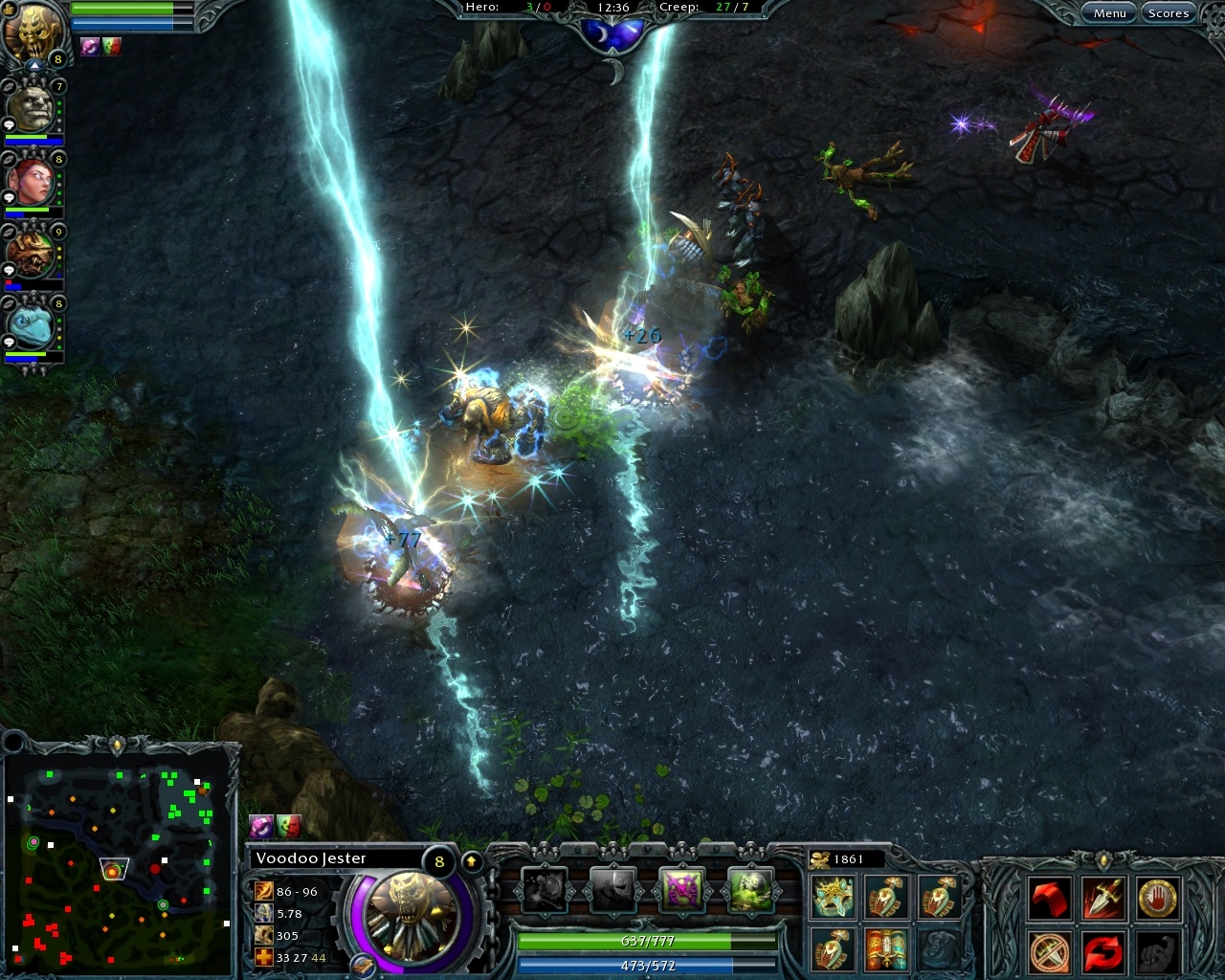Click the 637/777 health bar
Image resolution: width=1225 pixels, height=980 pixels.
point(646,941)
